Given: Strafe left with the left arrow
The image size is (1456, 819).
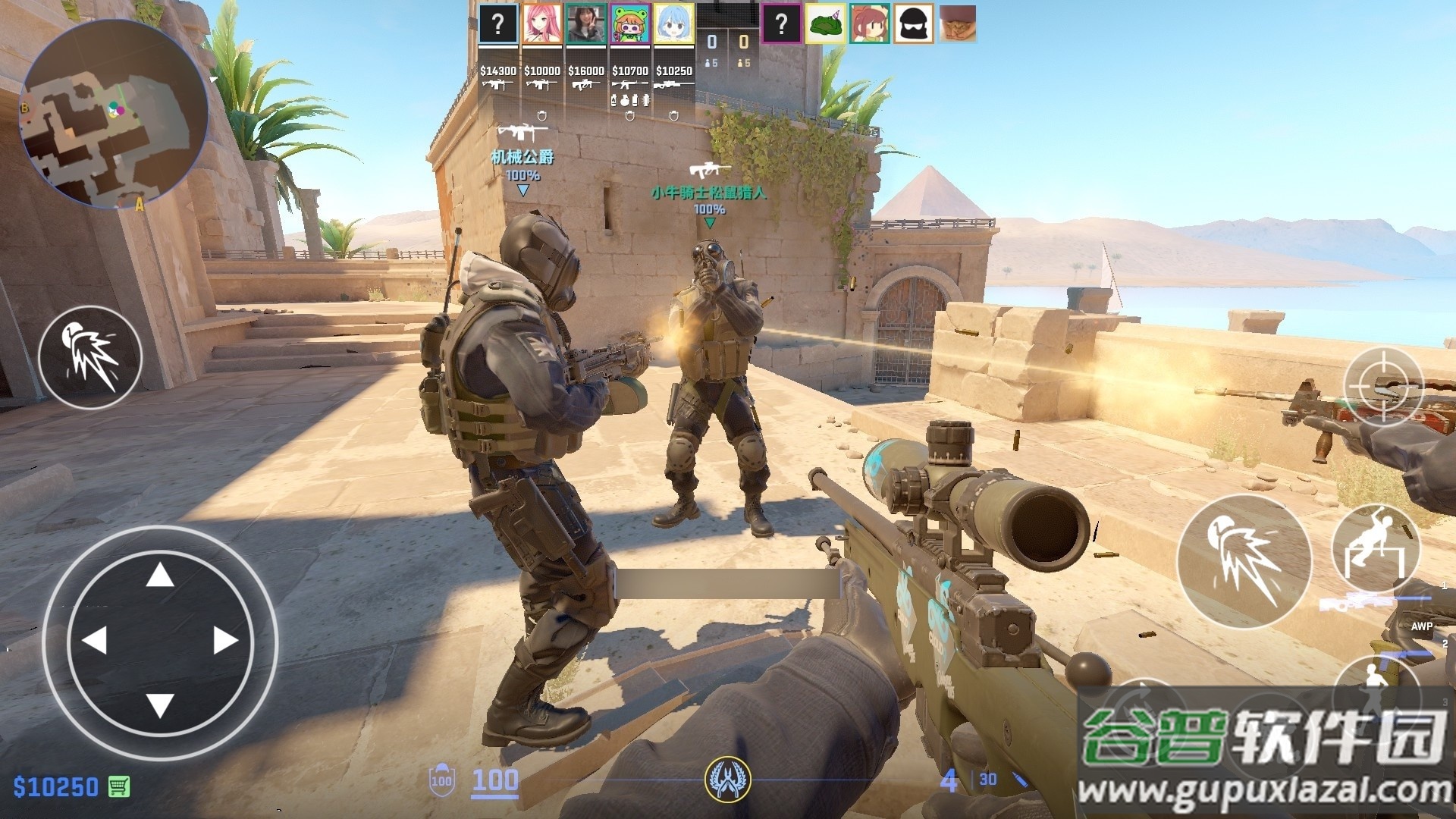Looking at the screenshot, I should [94, 641].
